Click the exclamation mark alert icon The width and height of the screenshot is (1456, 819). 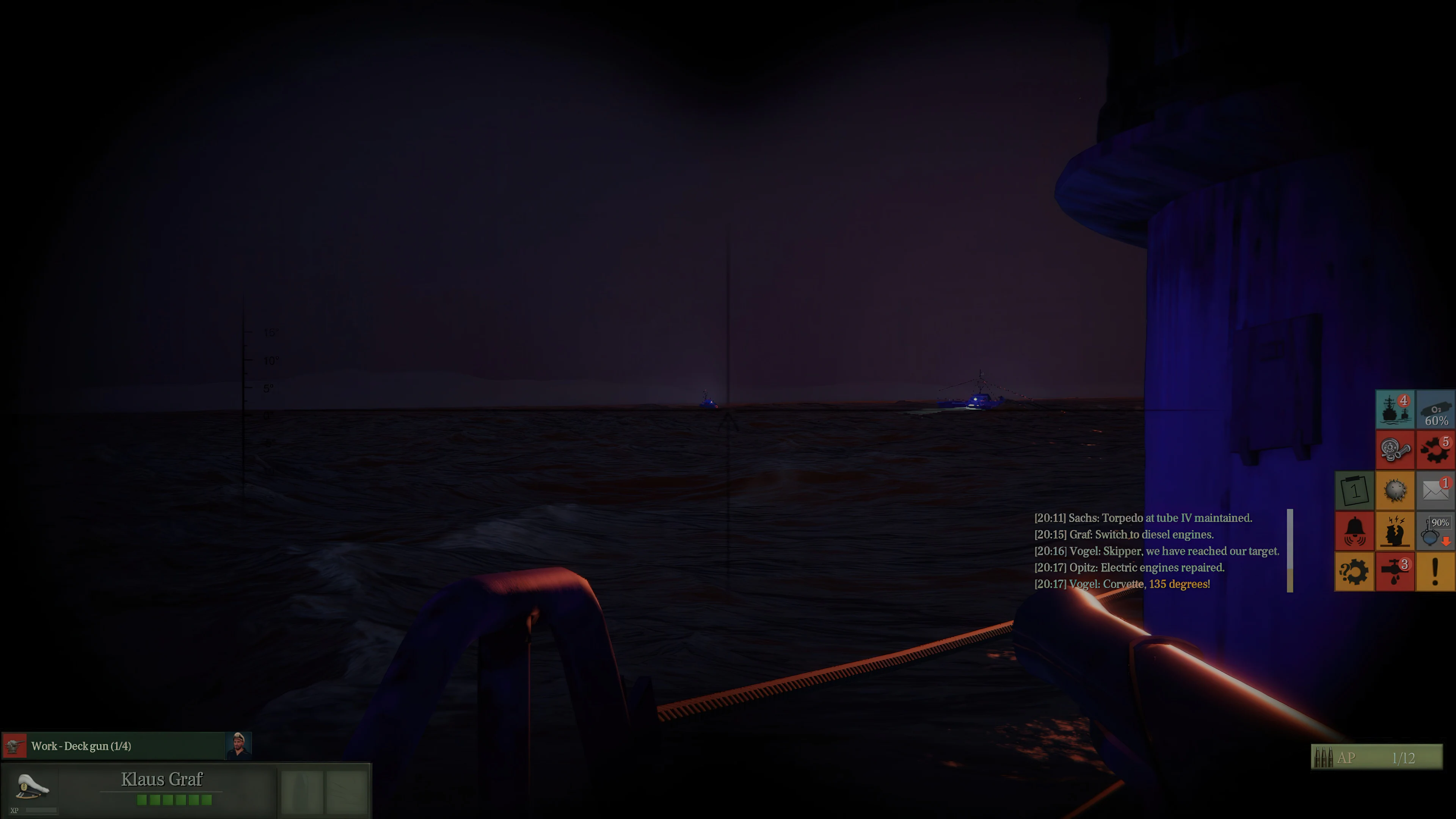(1435, 572)
